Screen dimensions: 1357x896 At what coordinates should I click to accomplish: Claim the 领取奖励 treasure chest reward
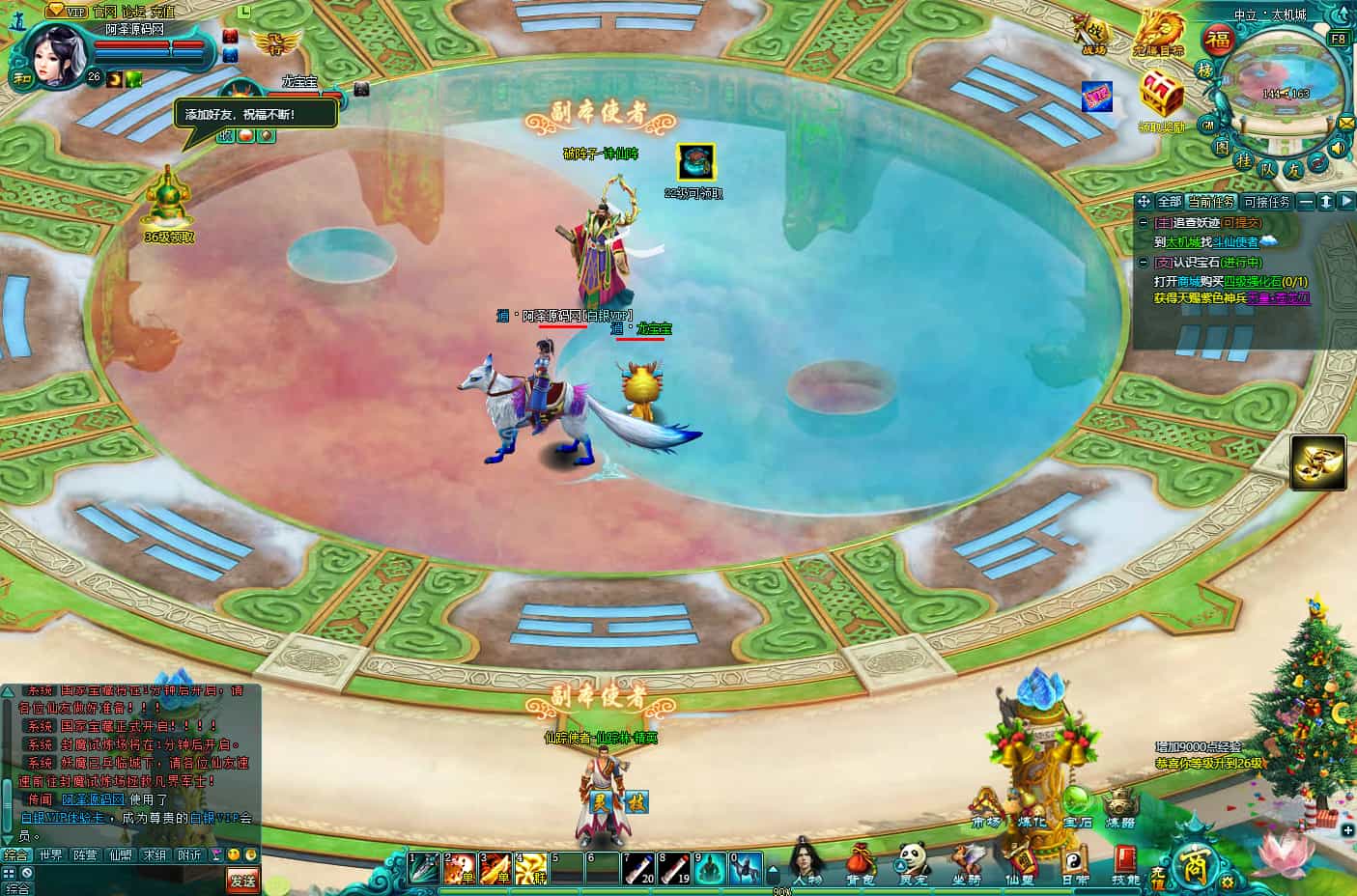[x=1161, y=97]
